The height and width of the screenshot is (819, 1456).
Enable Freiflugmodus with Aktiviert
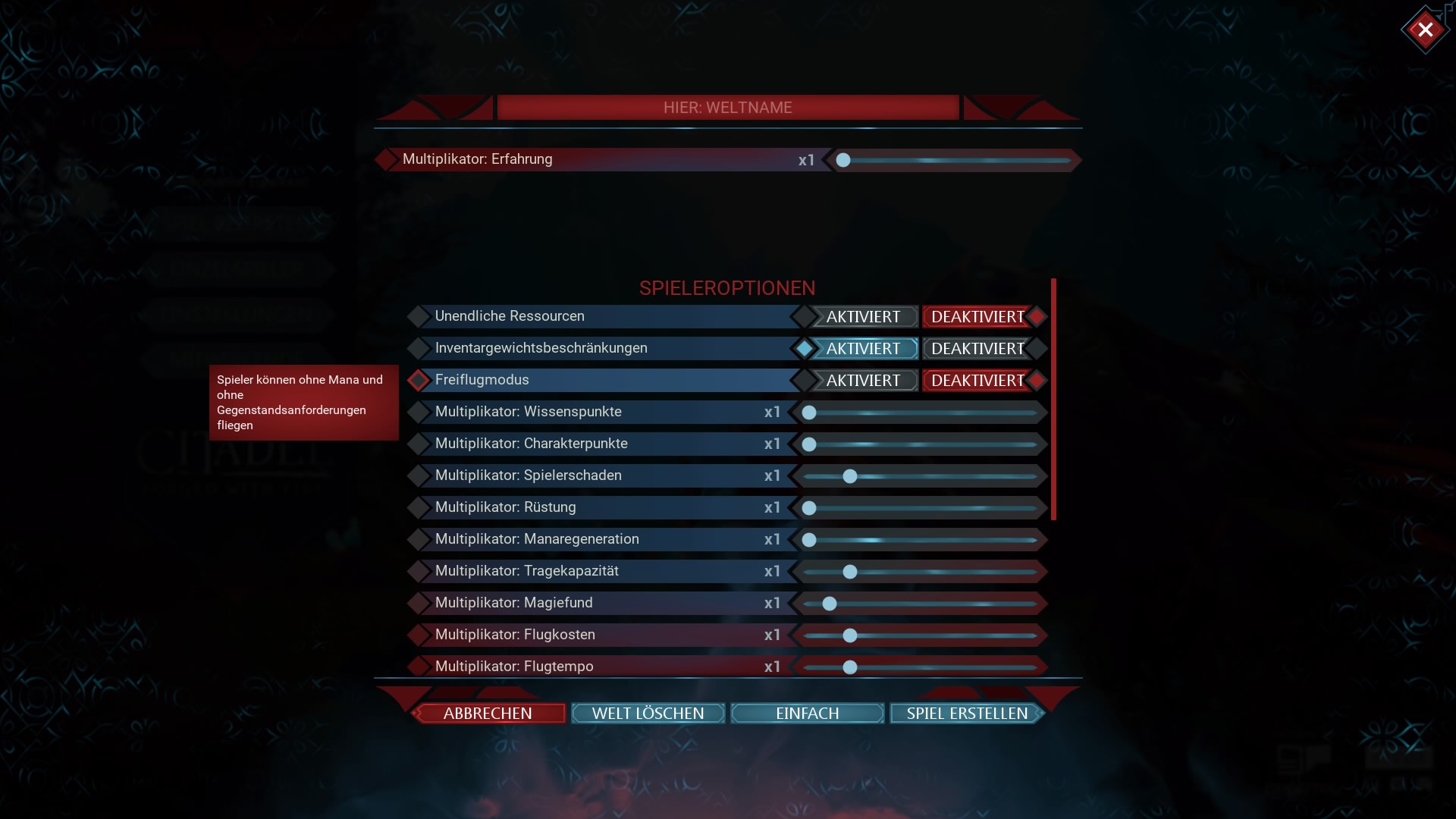point(863,381)
